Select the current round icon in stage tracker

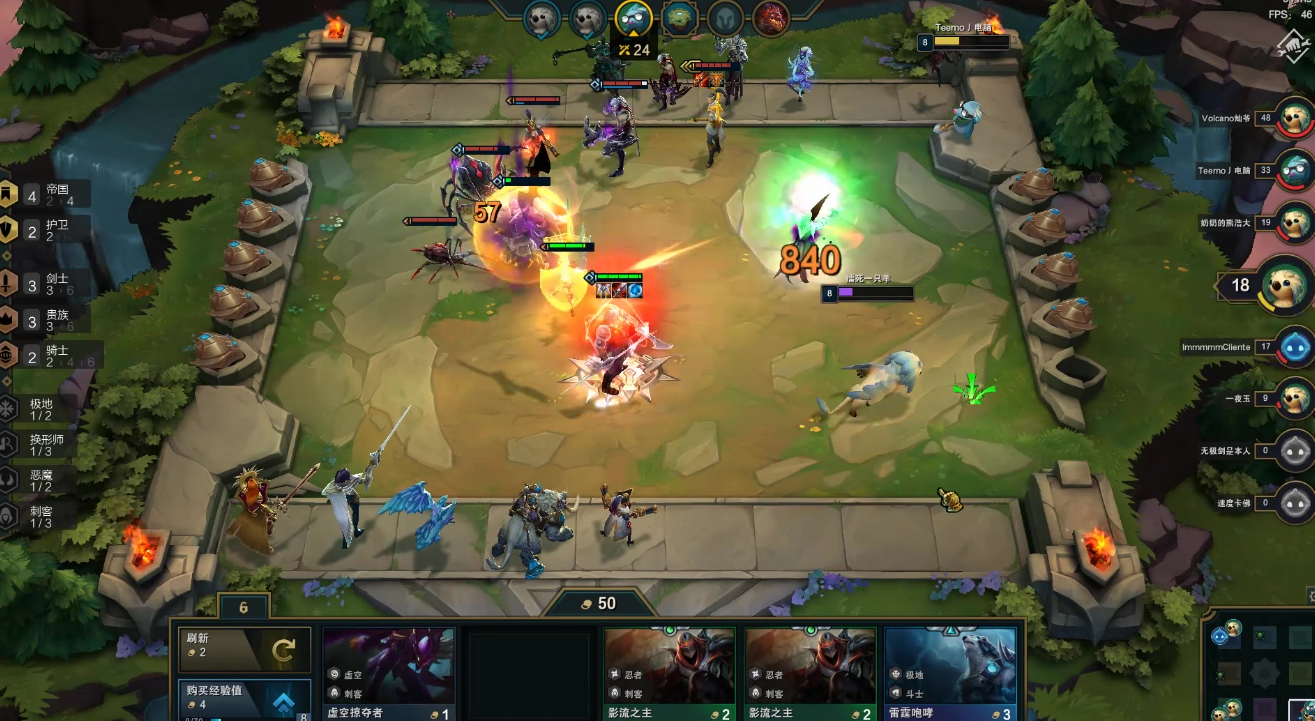click(x=633, y=17)
